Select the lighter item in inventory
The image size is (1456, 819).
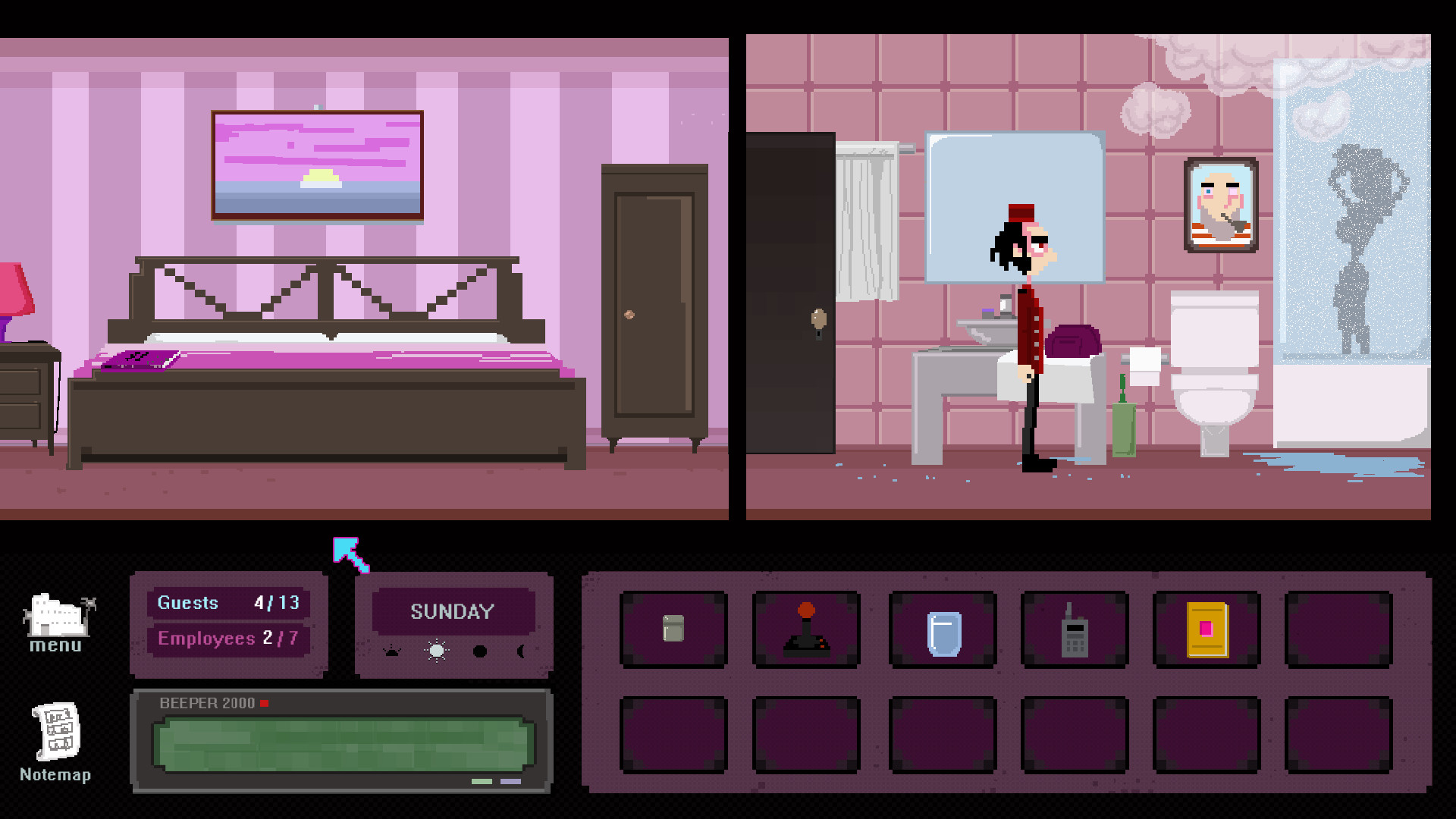673,629
